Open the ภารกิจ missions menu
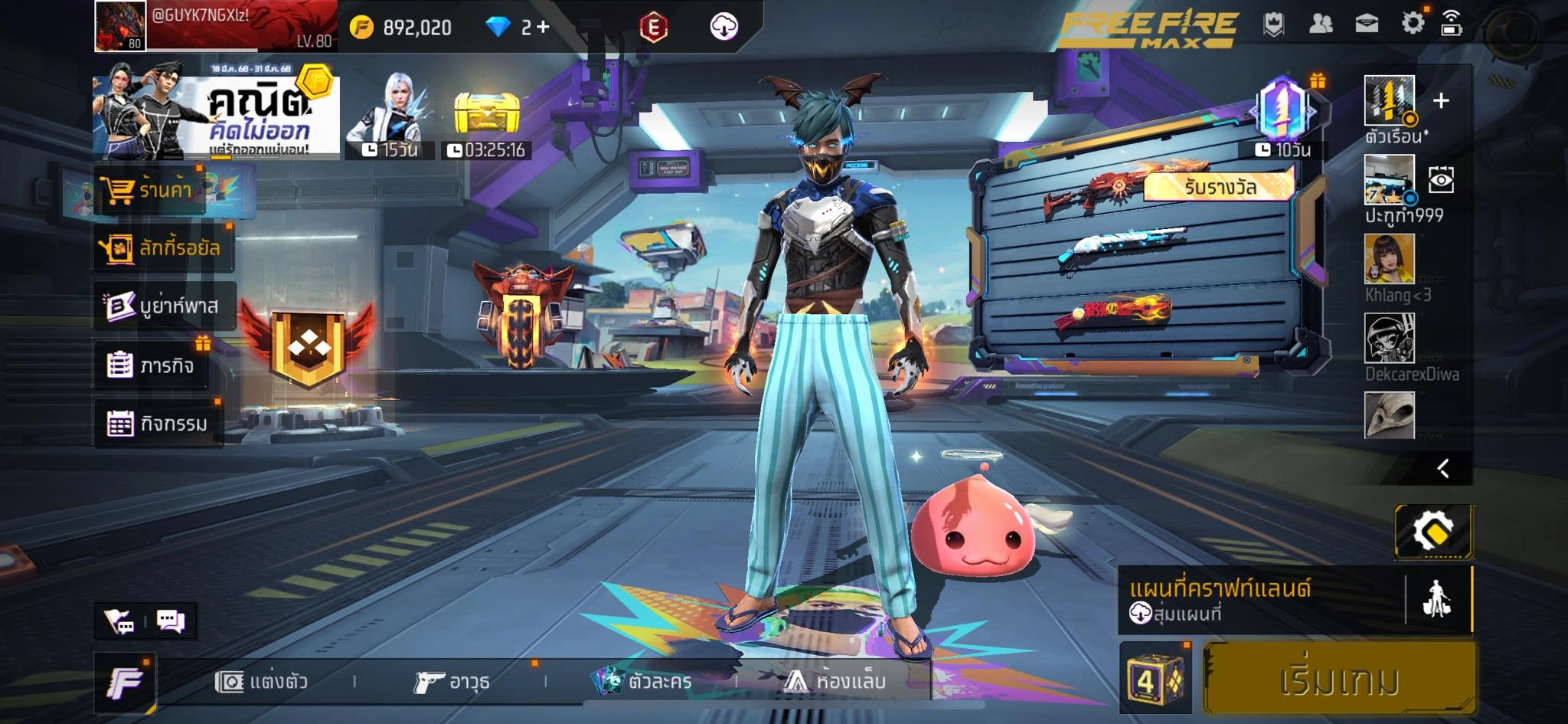Viewport: 1568px width, 724px height. pyautogui.click(x=152, y=365)
